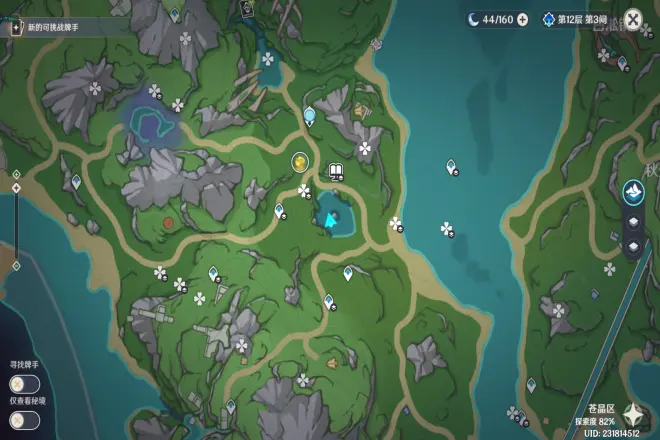This screenshot has height=440, width=660.
Task: Select the orange circle map marker
Action: (168, 222)
